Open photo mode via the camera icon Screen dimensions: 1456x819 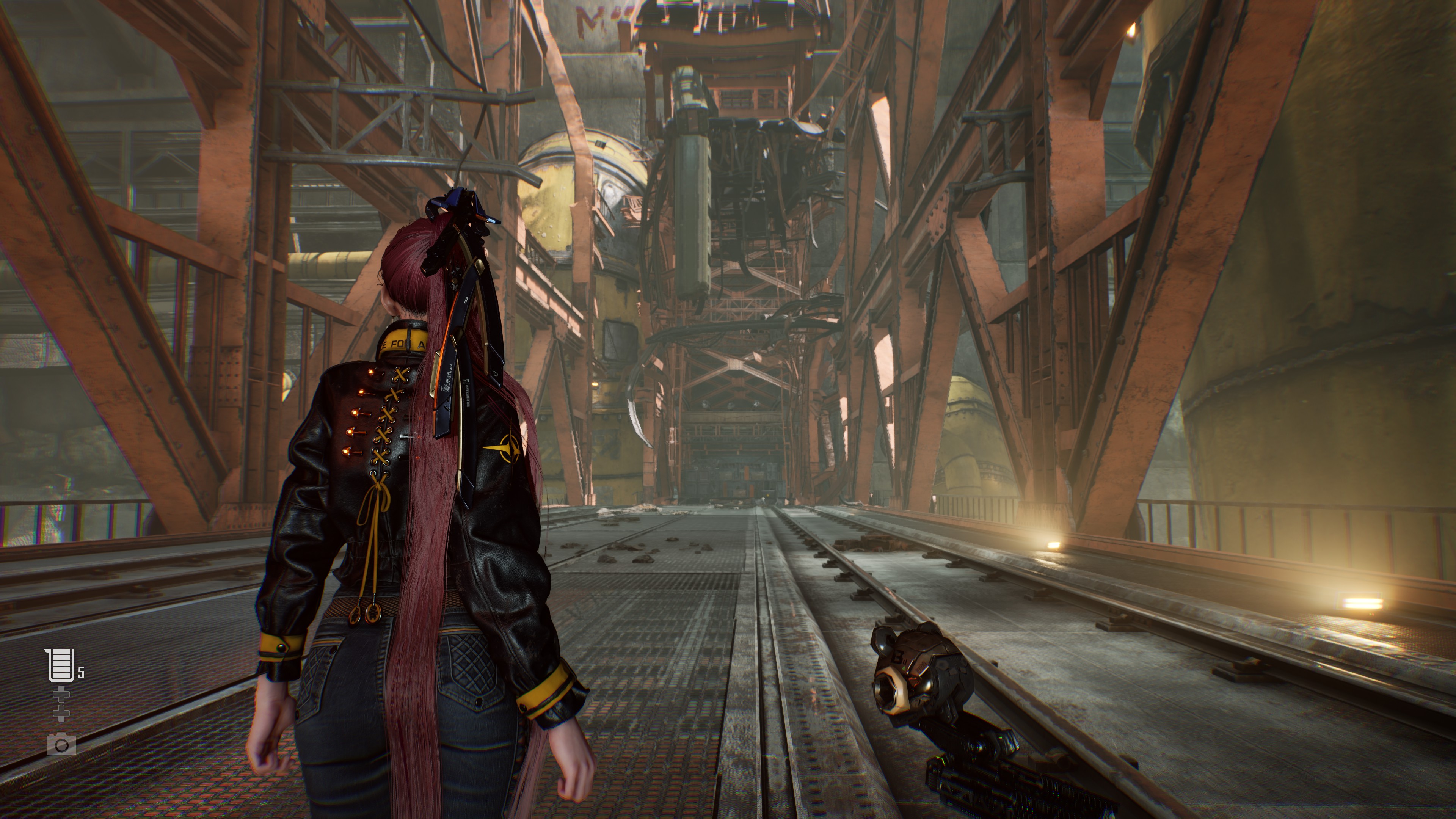pos(61,745)
